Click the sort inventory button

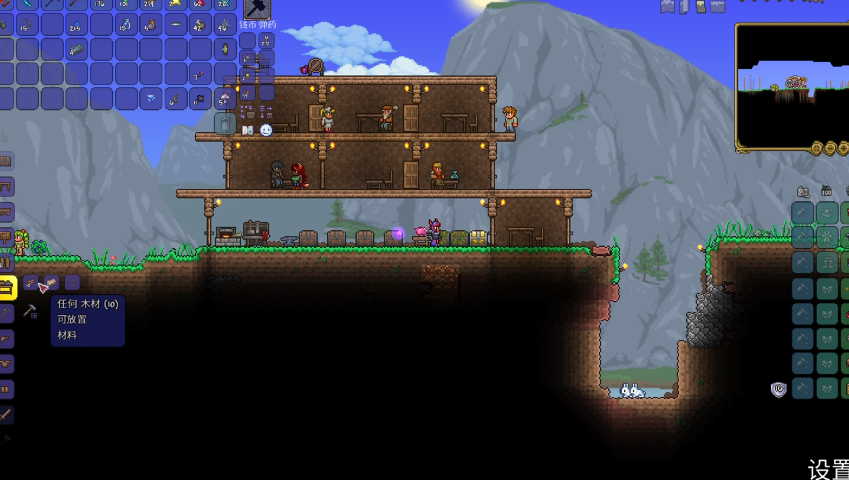[266, 111]
